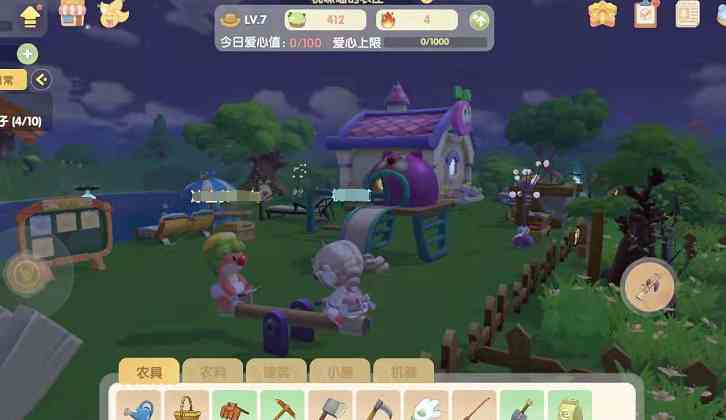Choose the pickaxe tool slot
Image resolution: width=726 pixels, height=420 pixels.
tap(281, 407)
